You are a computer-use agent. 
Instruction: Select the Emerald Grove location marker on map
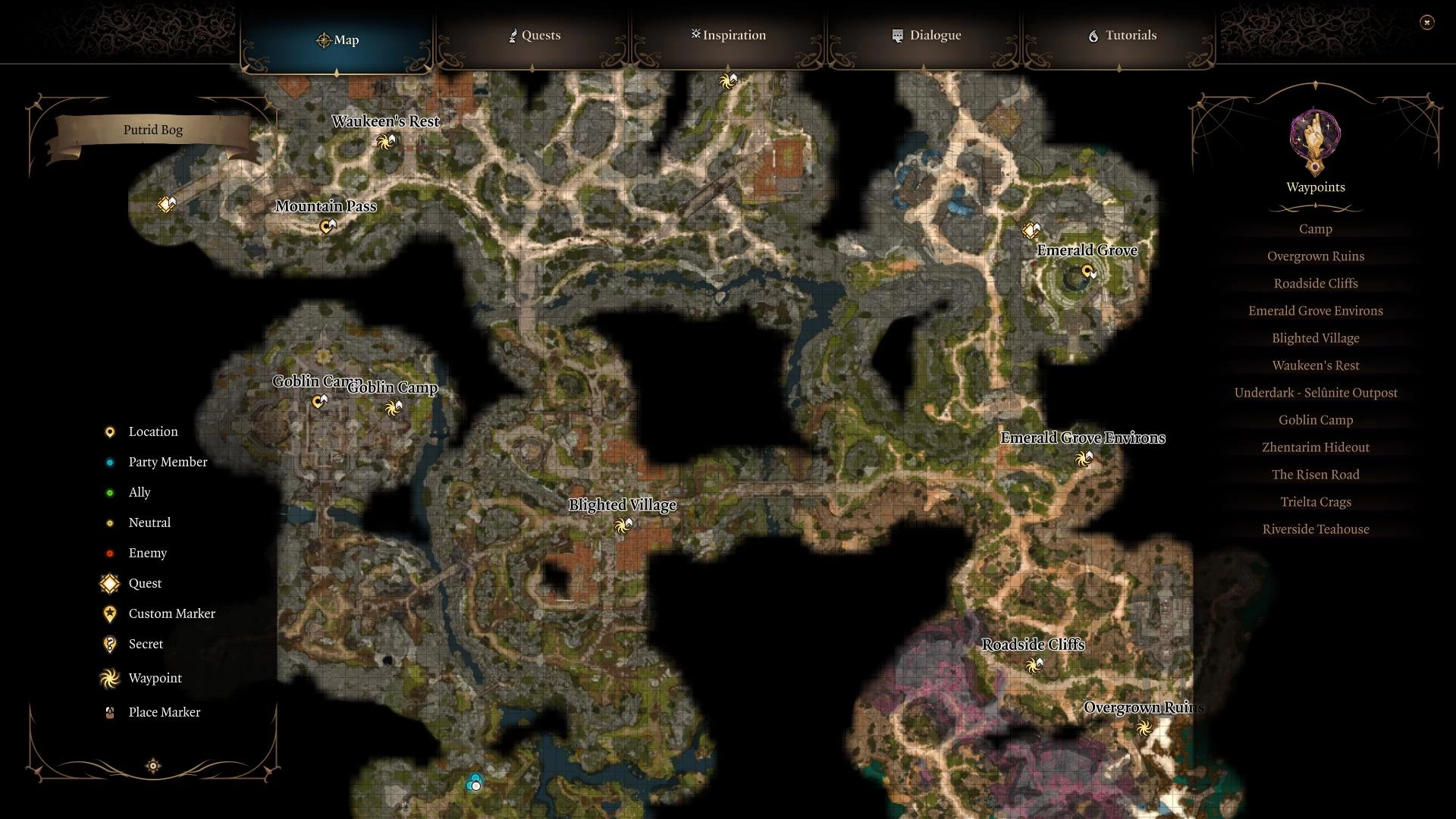1088,271
